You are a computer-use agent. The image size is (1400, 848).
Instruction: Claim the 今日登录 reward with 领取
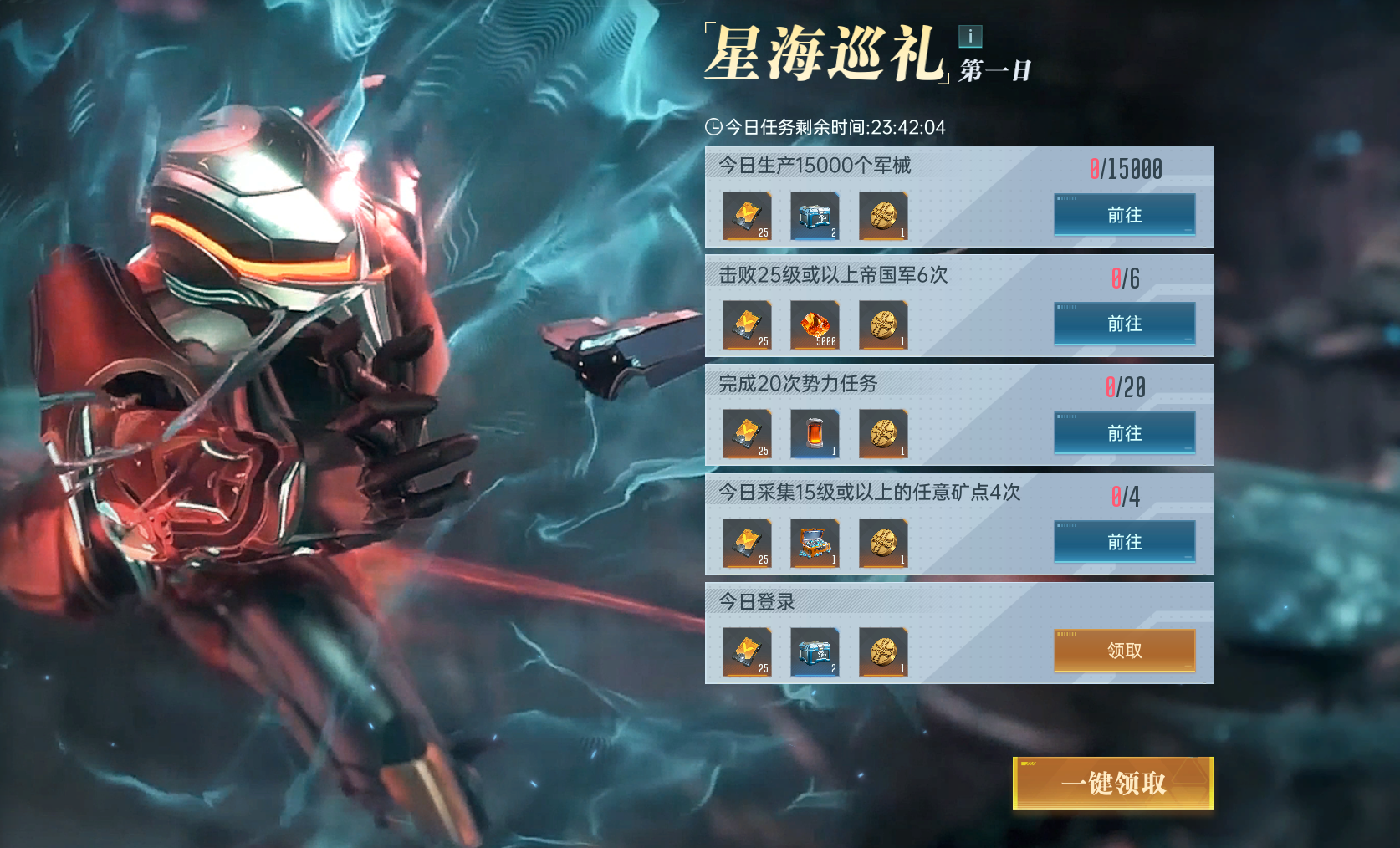point(1124,651)
